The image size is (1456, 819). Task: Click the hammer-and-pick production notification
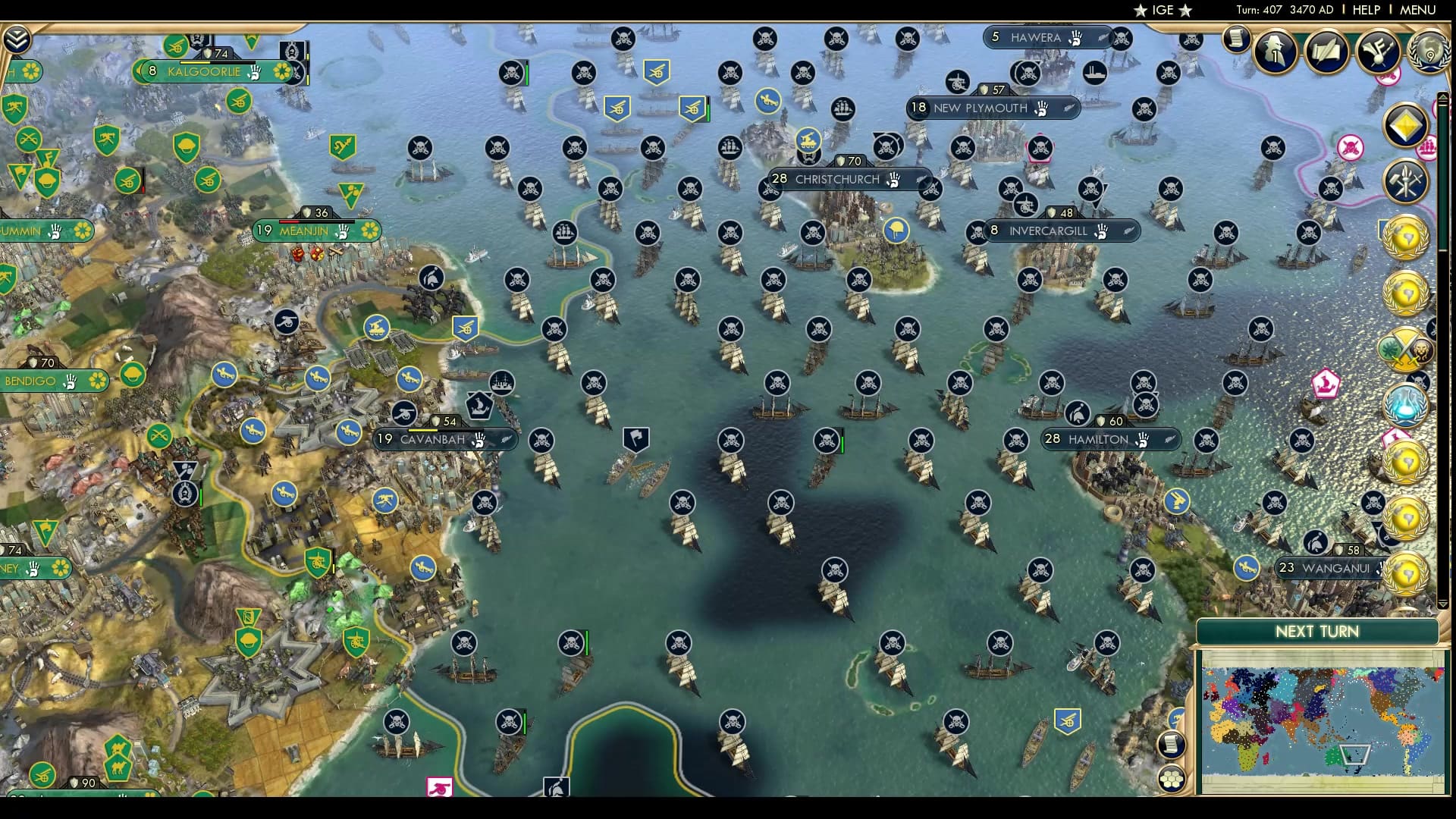click(x=1404, y=182)
